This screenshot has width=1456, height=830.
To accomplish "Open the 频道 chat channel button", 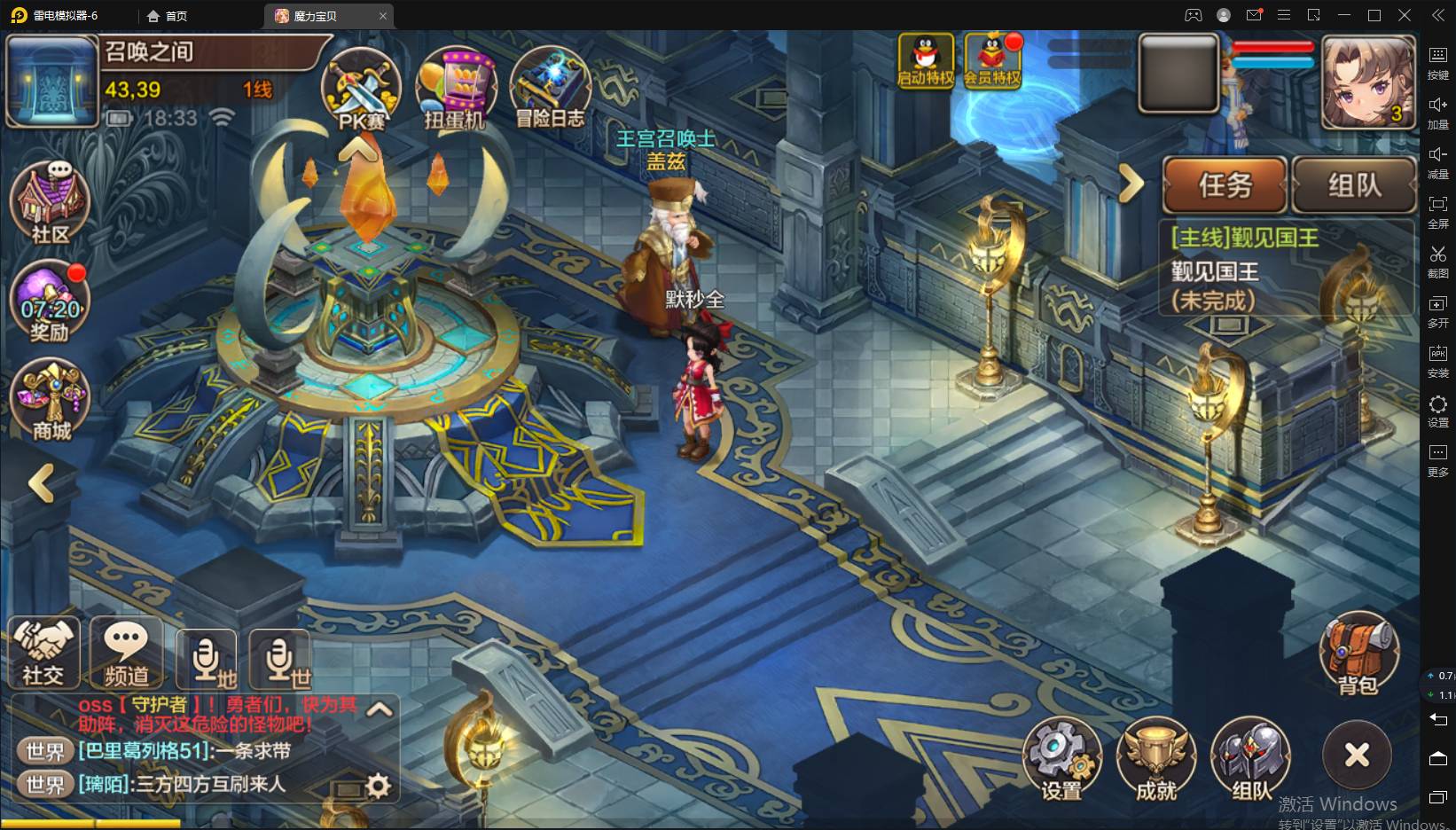I will (x=126, y=654).
